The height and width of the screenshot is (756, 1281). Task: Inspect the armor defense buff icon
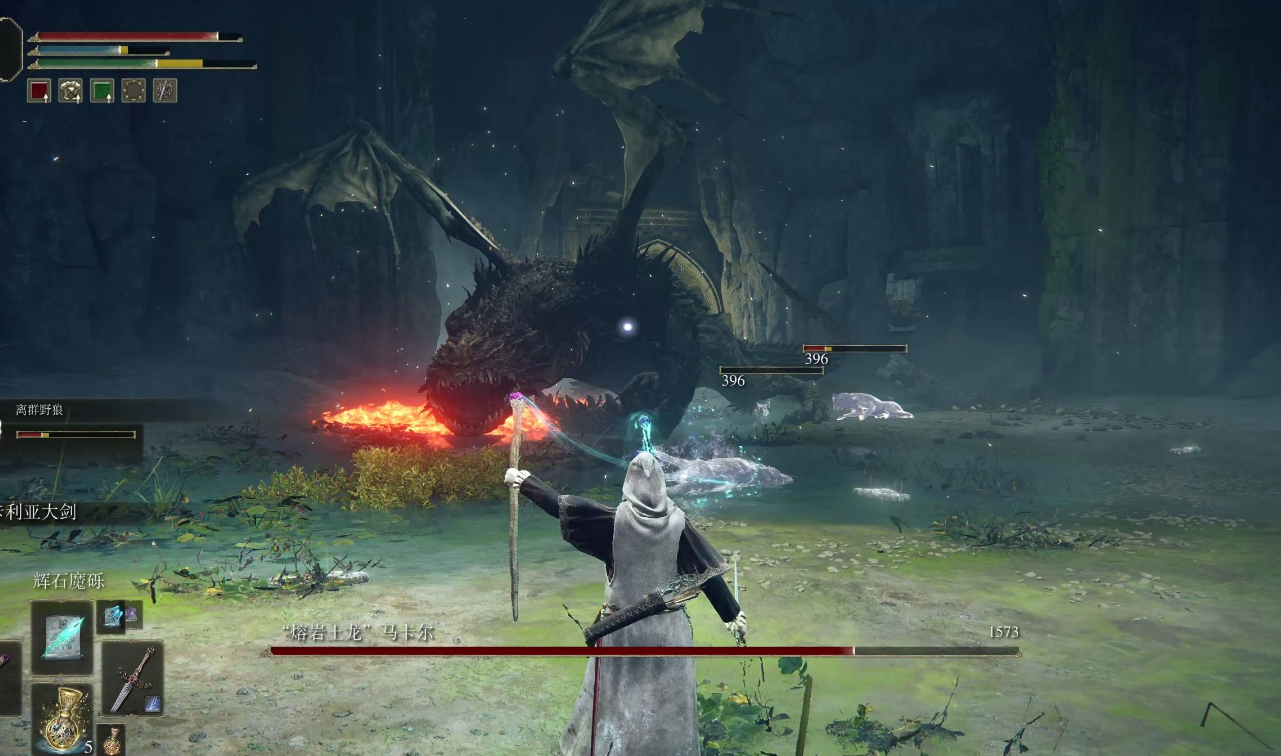point(70,91)
